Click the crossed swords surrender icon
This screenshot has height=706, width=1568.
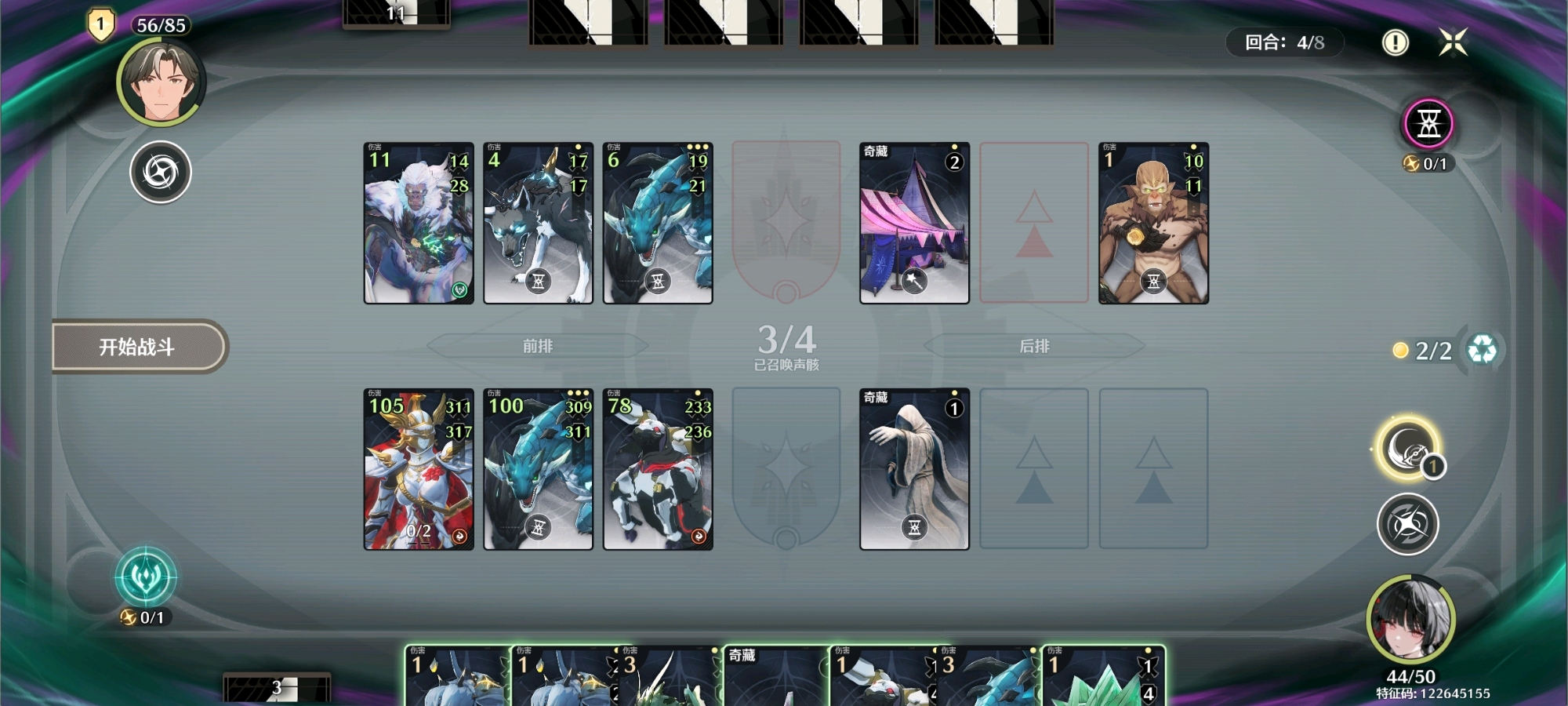(1453, 42)
